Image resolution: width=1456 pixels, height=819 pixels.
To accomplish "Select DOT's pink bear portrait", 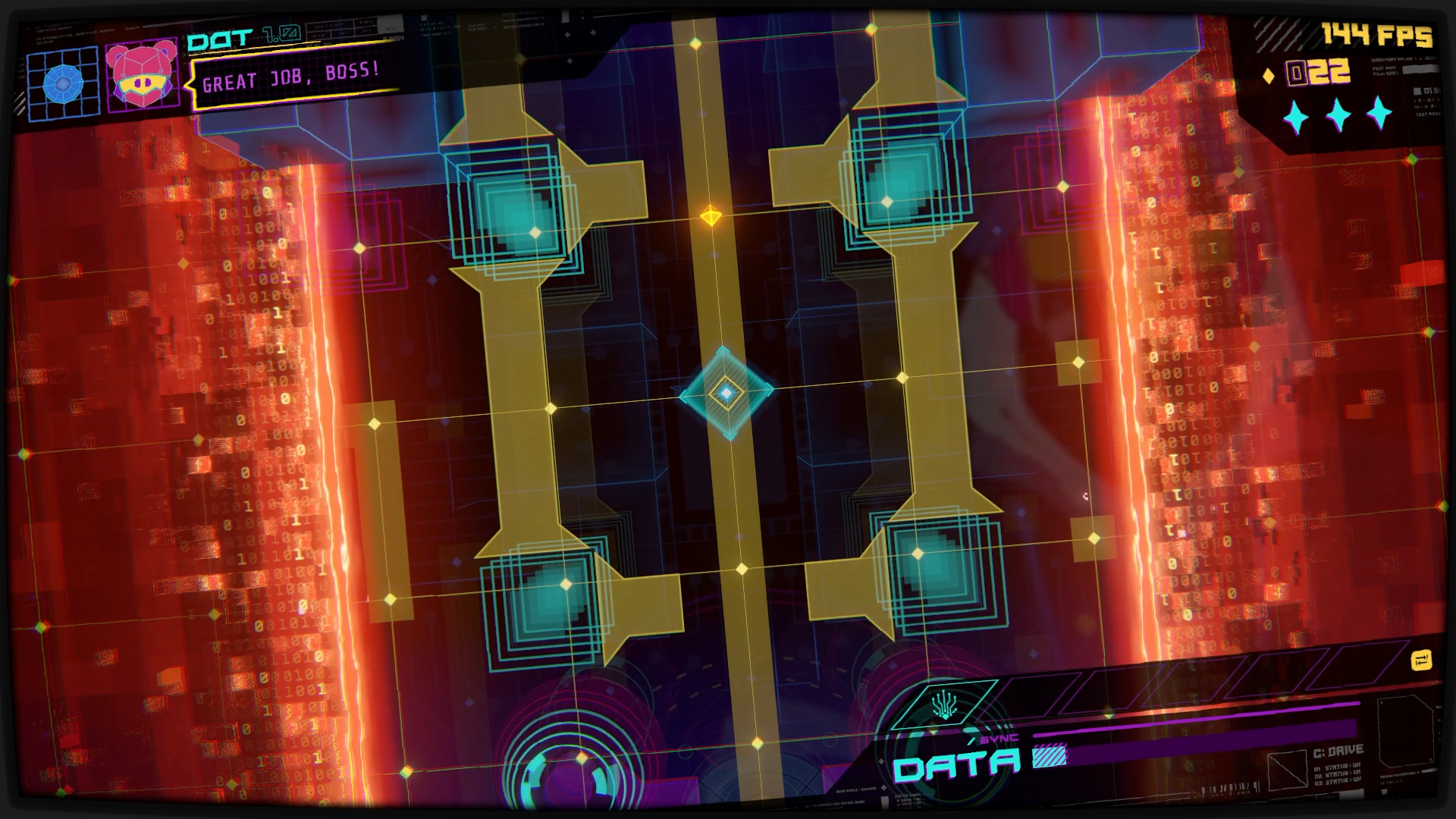I will tap(142, 76).
